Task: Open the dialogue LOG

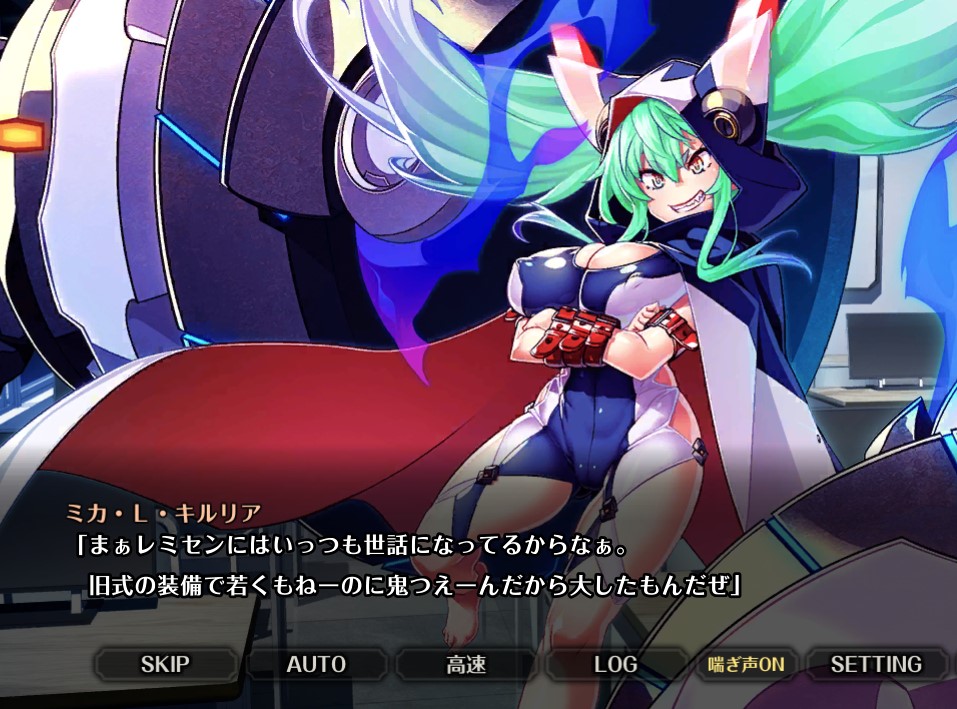Action: [x=615, y=664]
